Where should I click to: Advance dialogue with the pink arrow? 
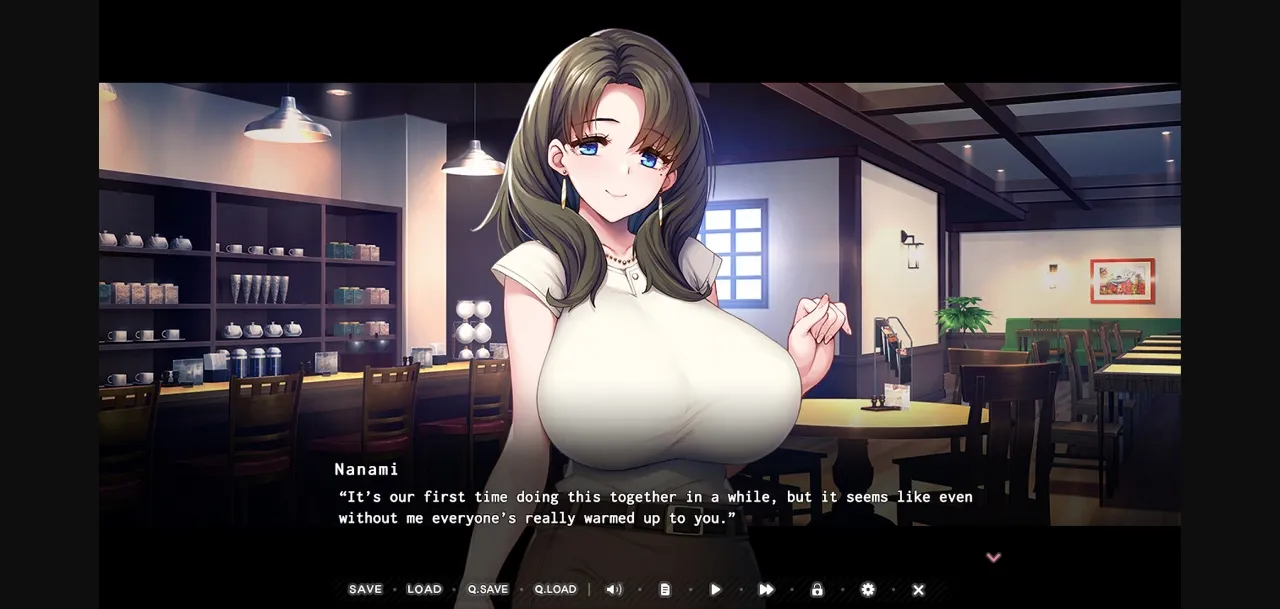pyautogui.click(x=993, y=557)
